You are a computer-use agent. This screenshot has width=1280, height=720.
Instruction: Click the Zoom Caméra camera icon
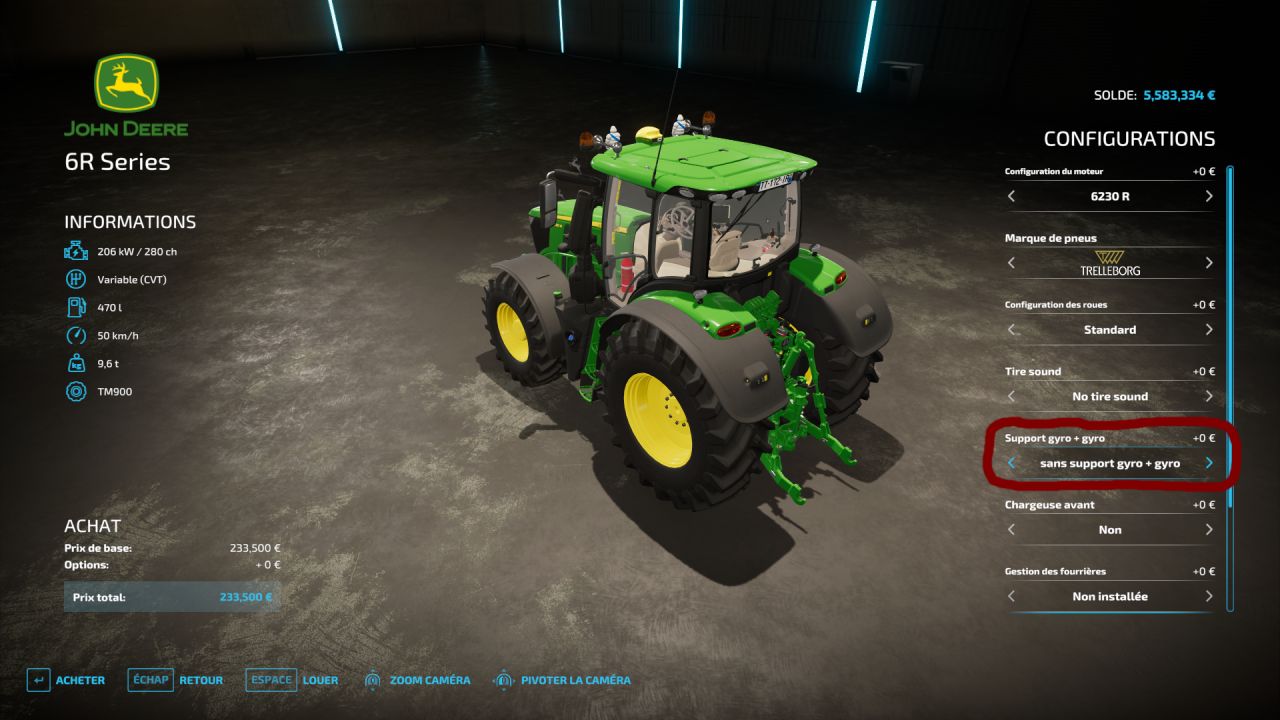tap(374, 679)
